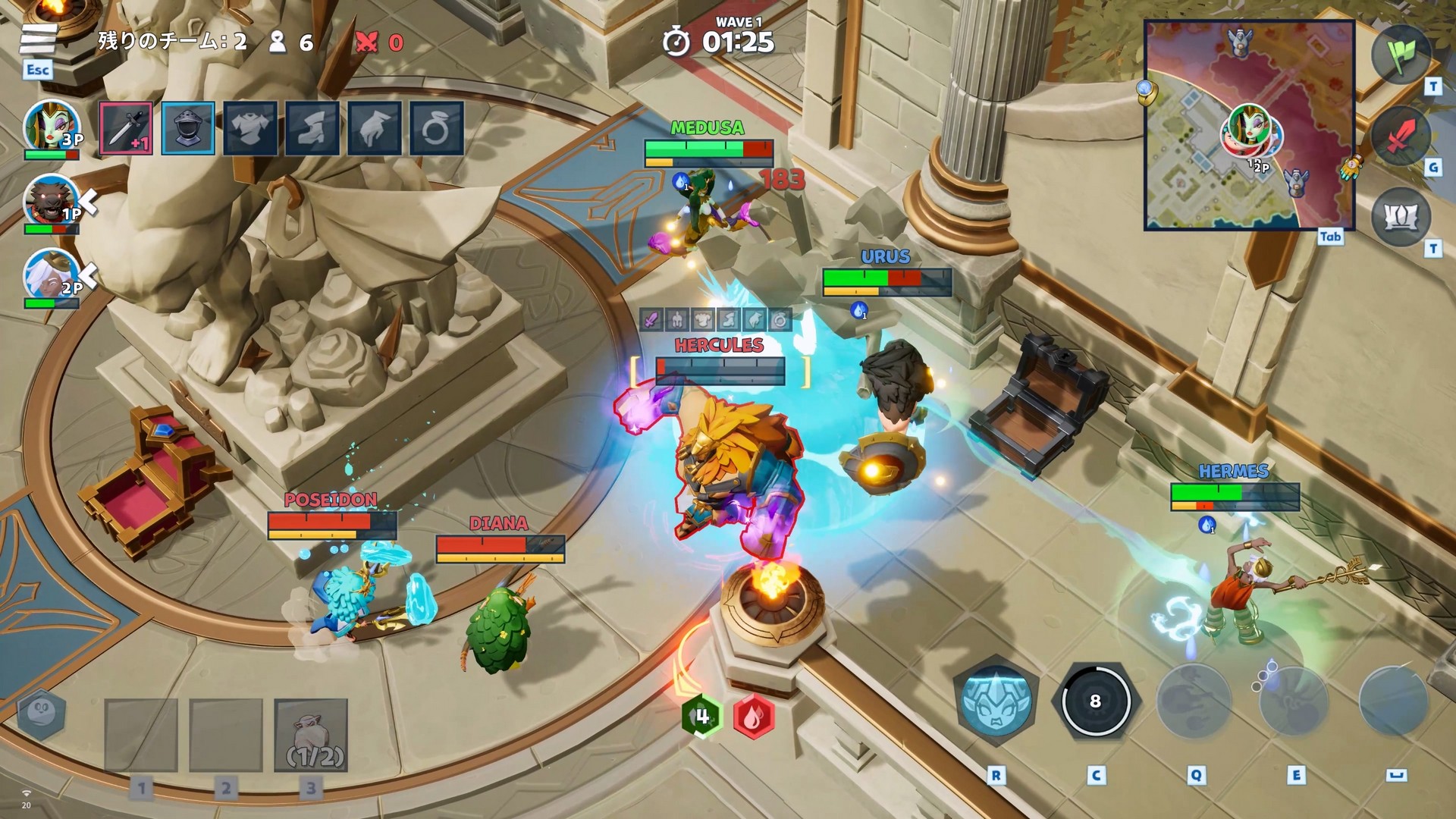
Task: Click the green hexagon number 4 icon
Action: [702, 716]
